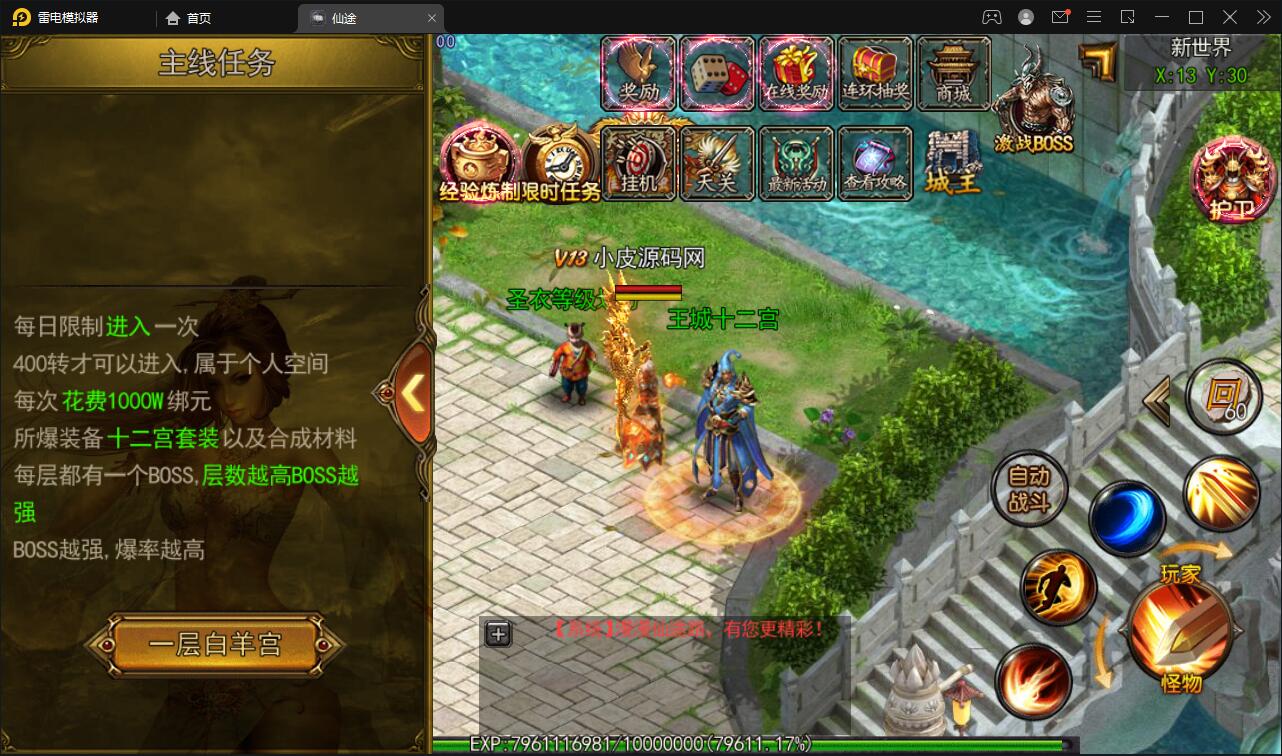
Task: Use the 回 return-to-town button
Action: click(1223, 396)
